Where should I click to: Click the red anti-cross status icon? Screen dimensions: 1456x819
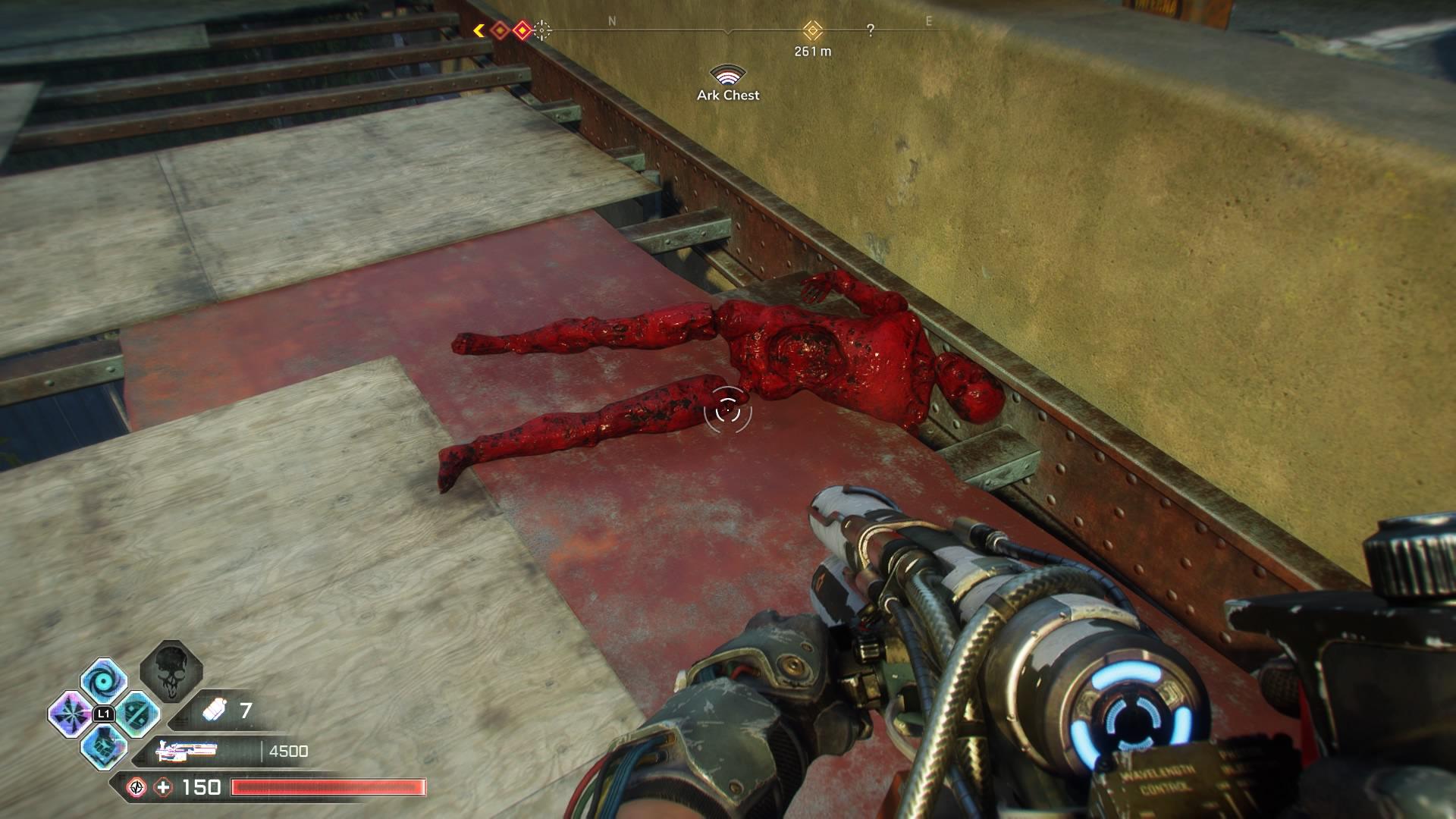(x=136, y=789)
